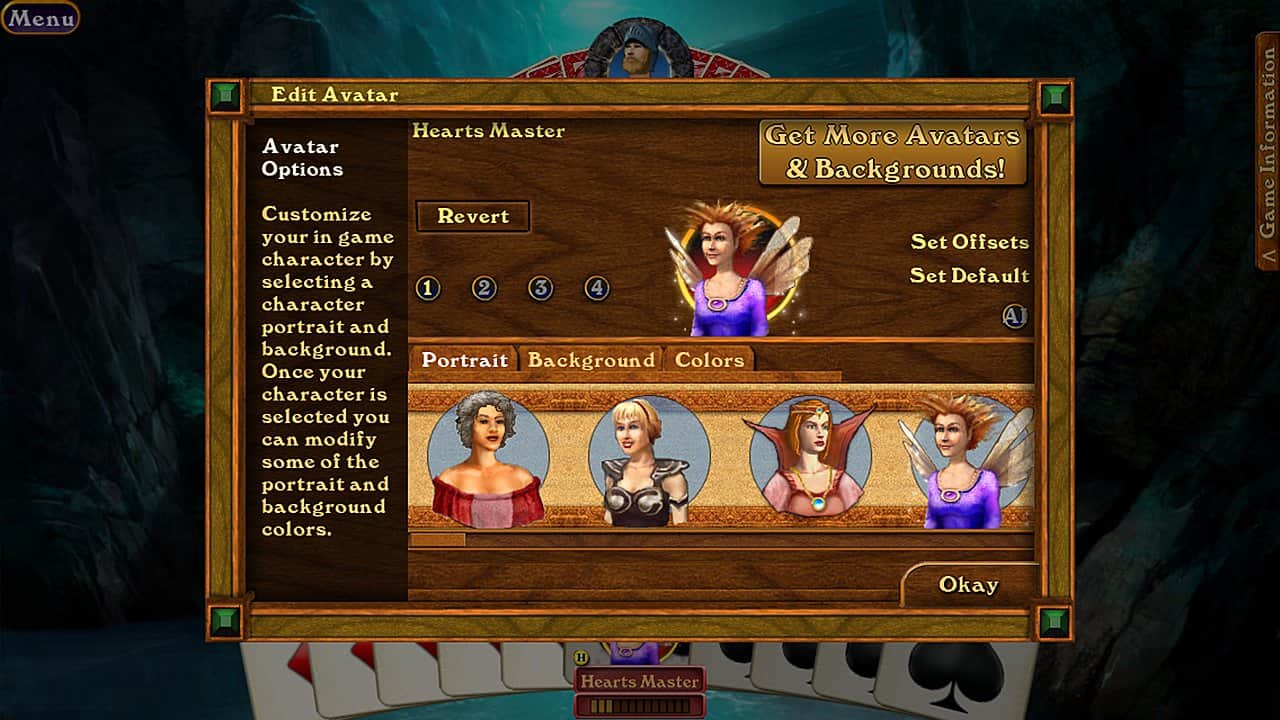Click Get More Avatars & Backgrounds
Viewport: 1280px width, 720px height.
pyautogui.click(x=893, y=152)
